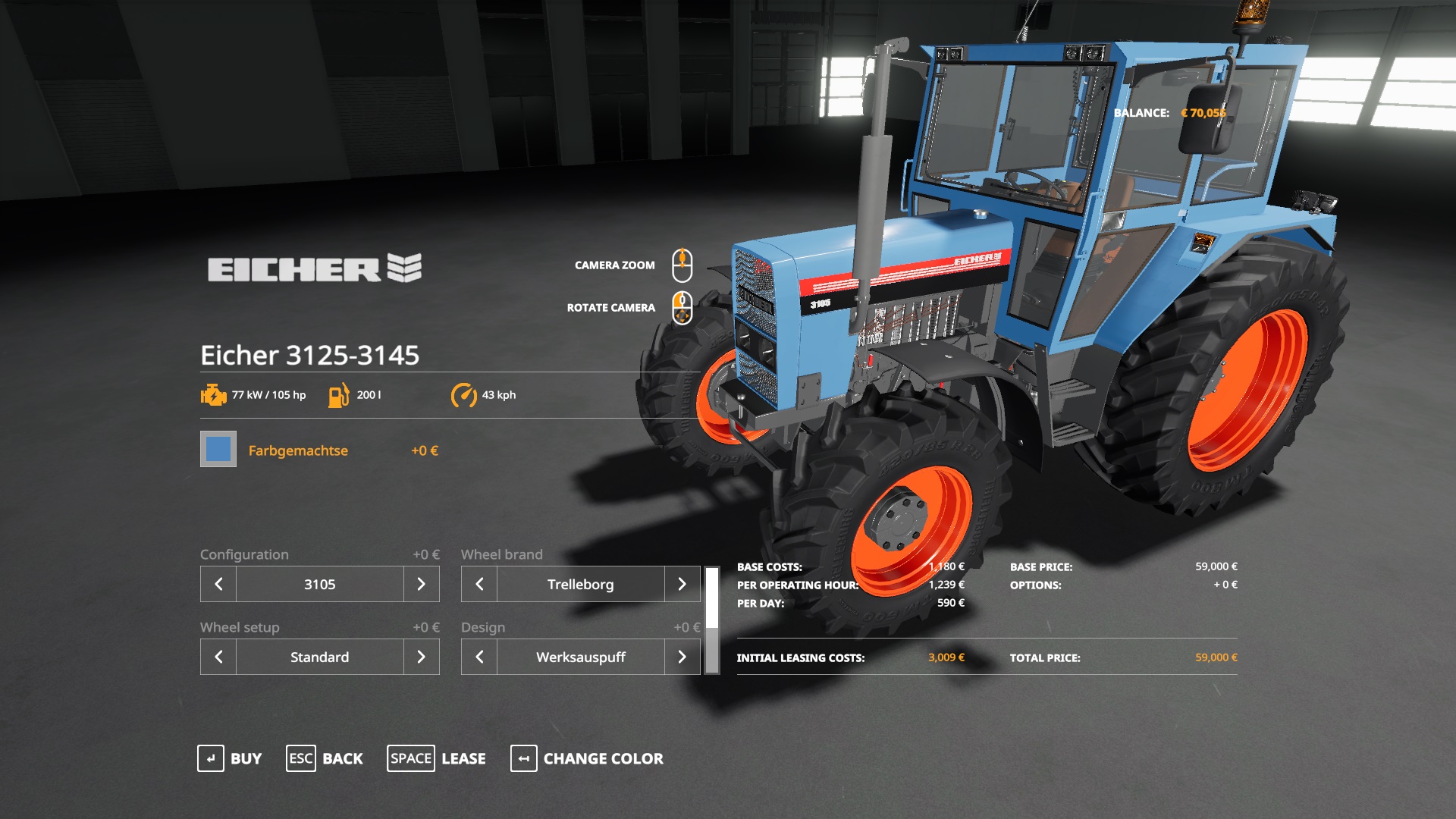The image size is (1456, 819).
Task: Go to the previous Wheel setup option
Action: (x=218, y=657)
